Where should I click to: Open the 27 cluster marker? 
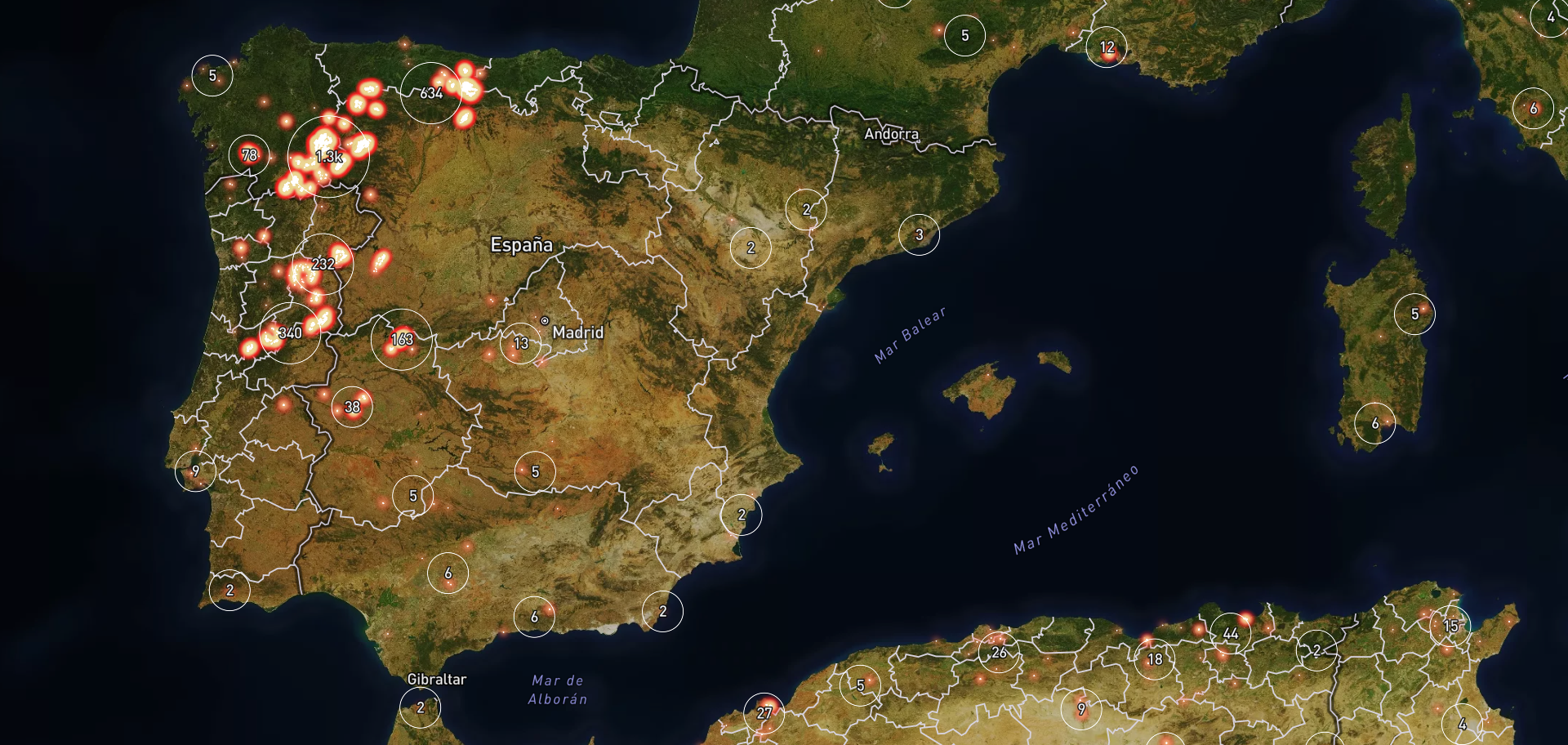coord(764,713)
